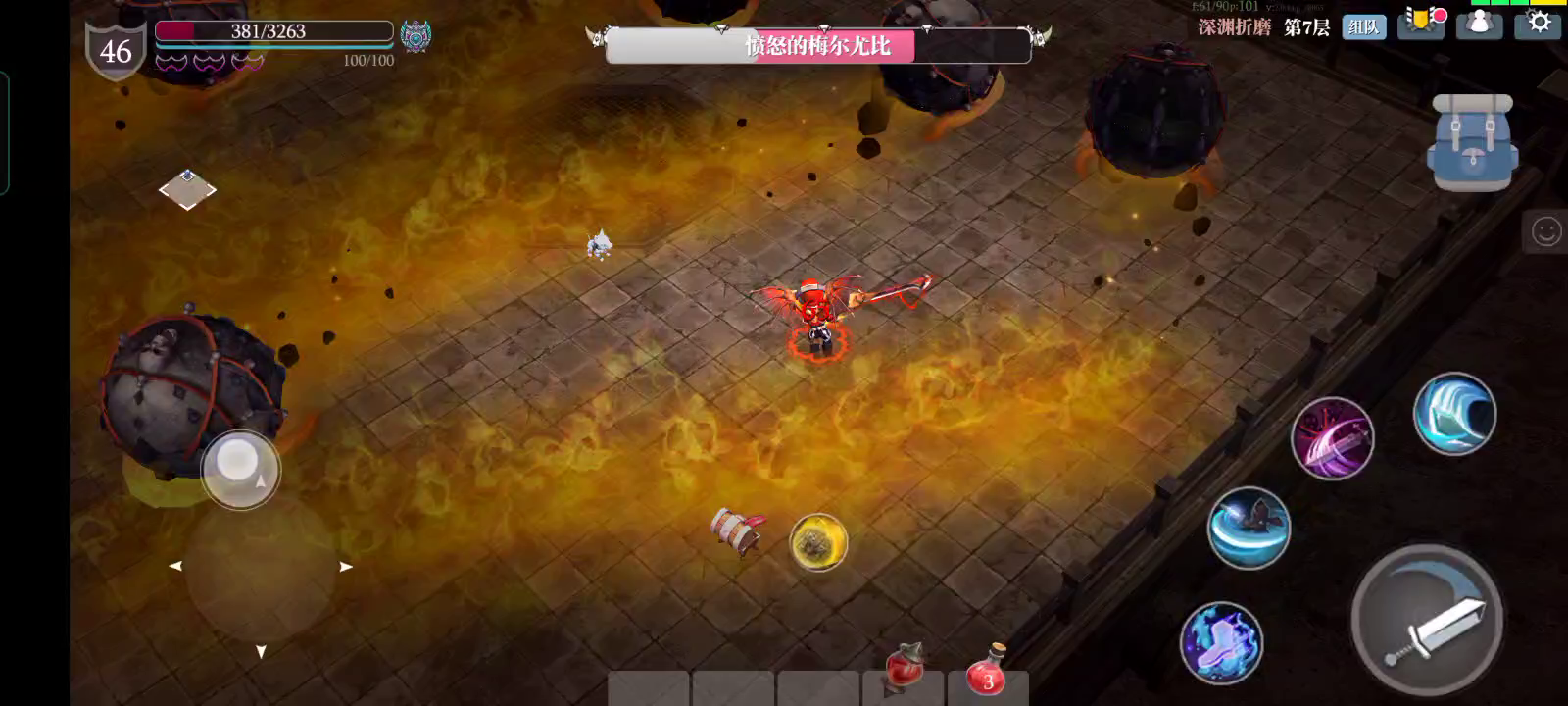Cast the blue whirlwind skill
This screenshot has width=1568, height=706.
coord(1456,415)
